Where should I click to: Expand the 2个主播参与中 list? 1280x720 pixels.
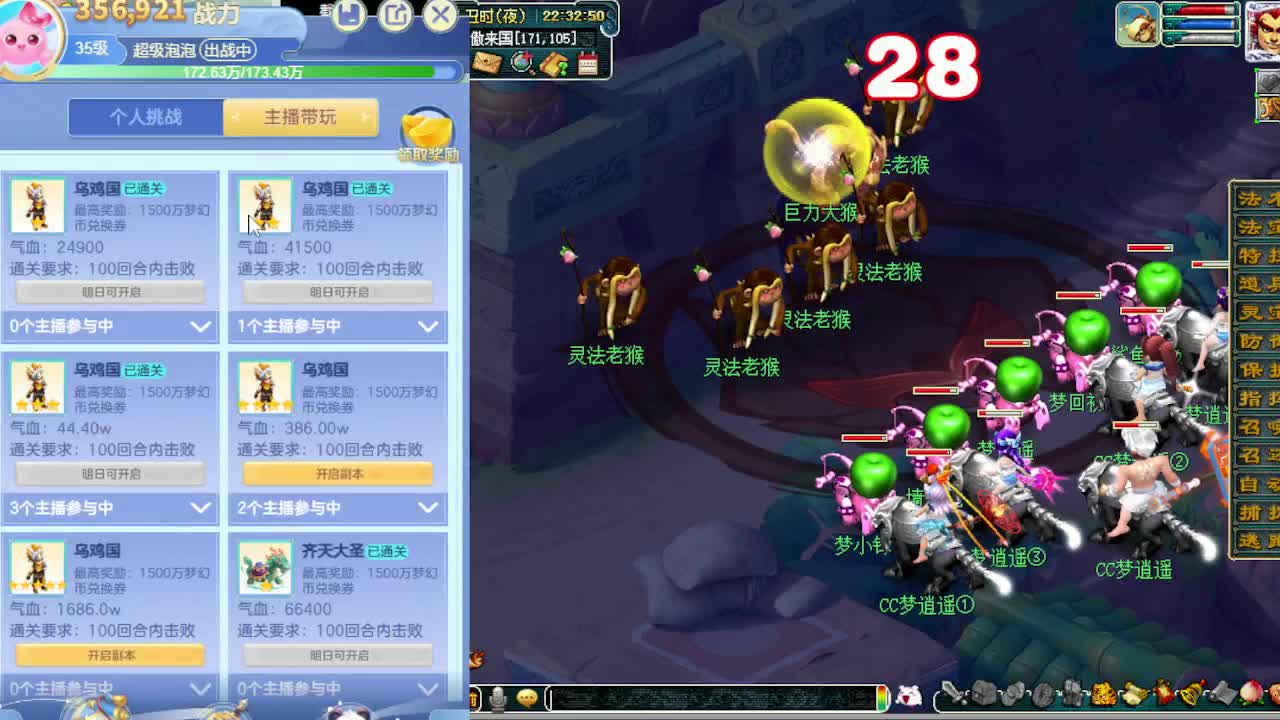(x=337, y=509)
